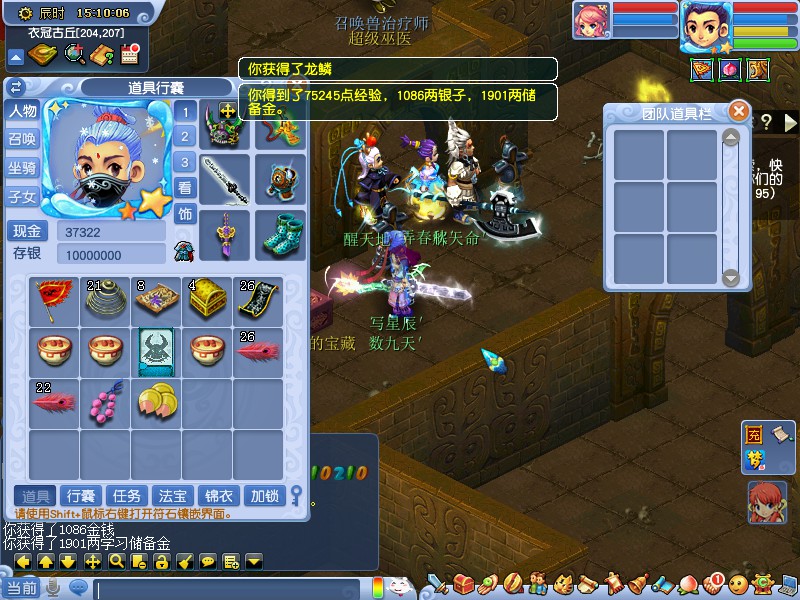Screen dimensions: 800x600
Task: Select the 人物 character side tab
Action: pyautogui.click(x=22, y=111)
